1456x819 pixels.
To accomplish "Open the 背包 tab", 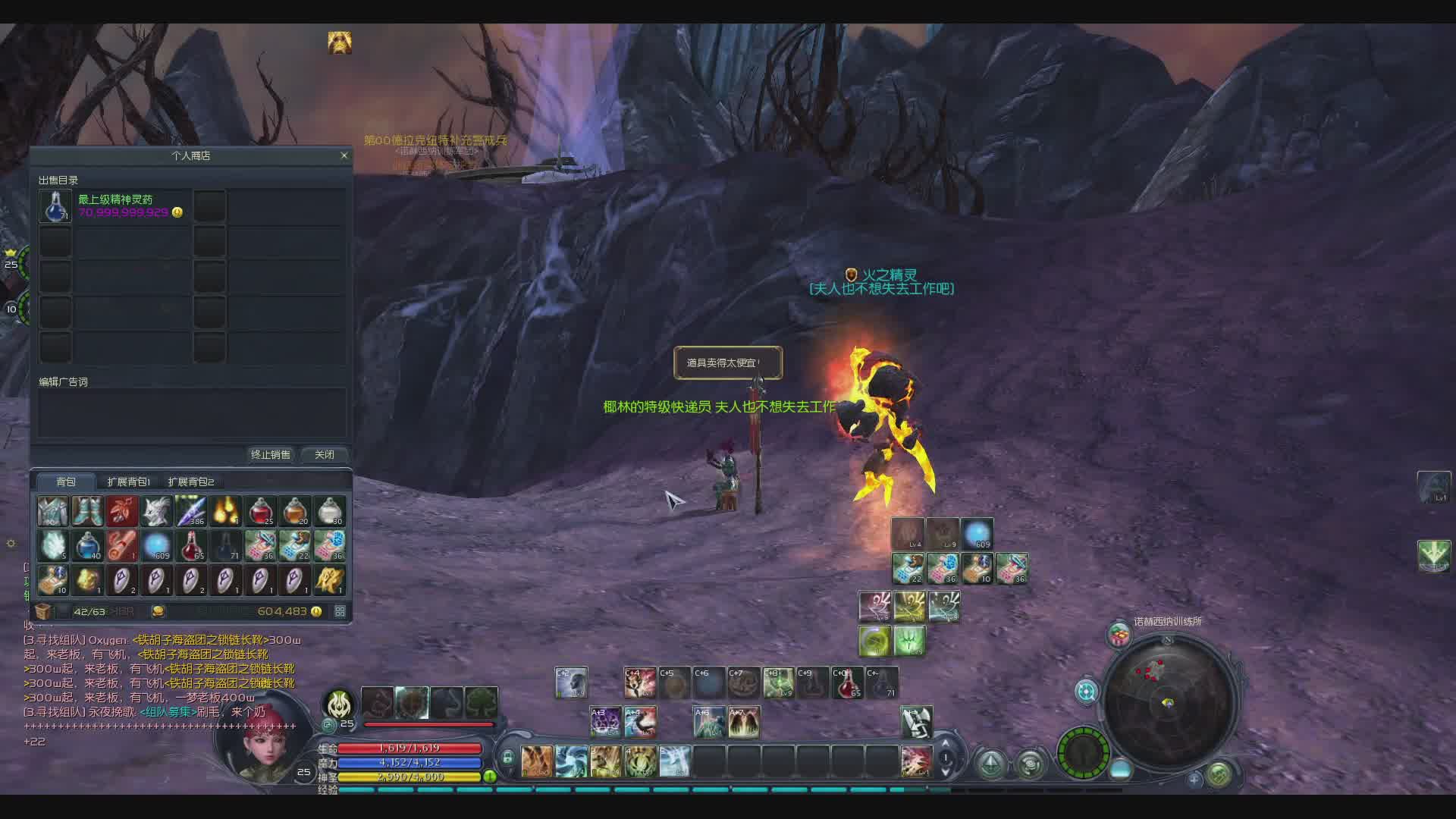I will 66,482.
